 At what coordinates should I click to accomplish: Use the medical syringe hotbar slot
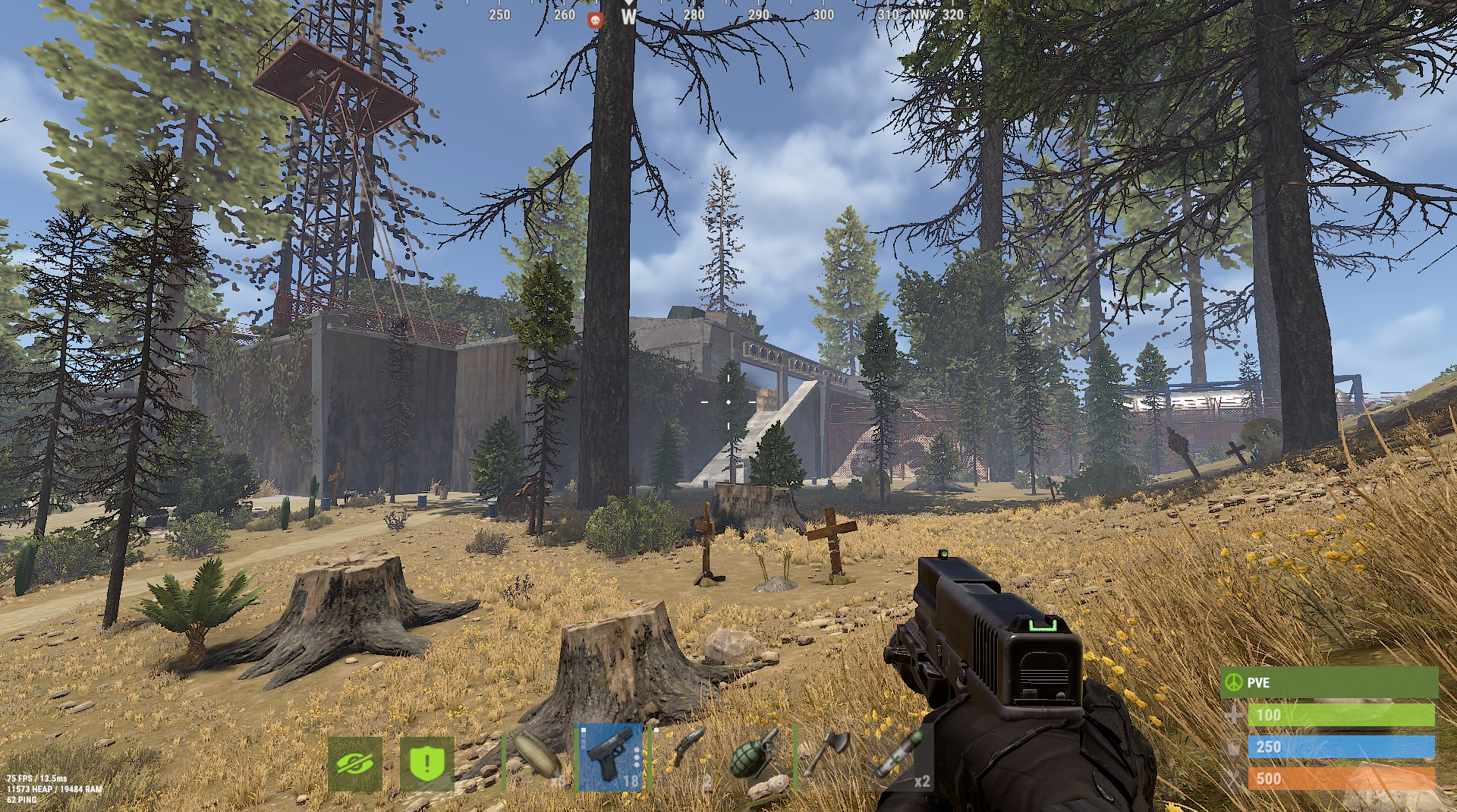click(x=901, y=757)
